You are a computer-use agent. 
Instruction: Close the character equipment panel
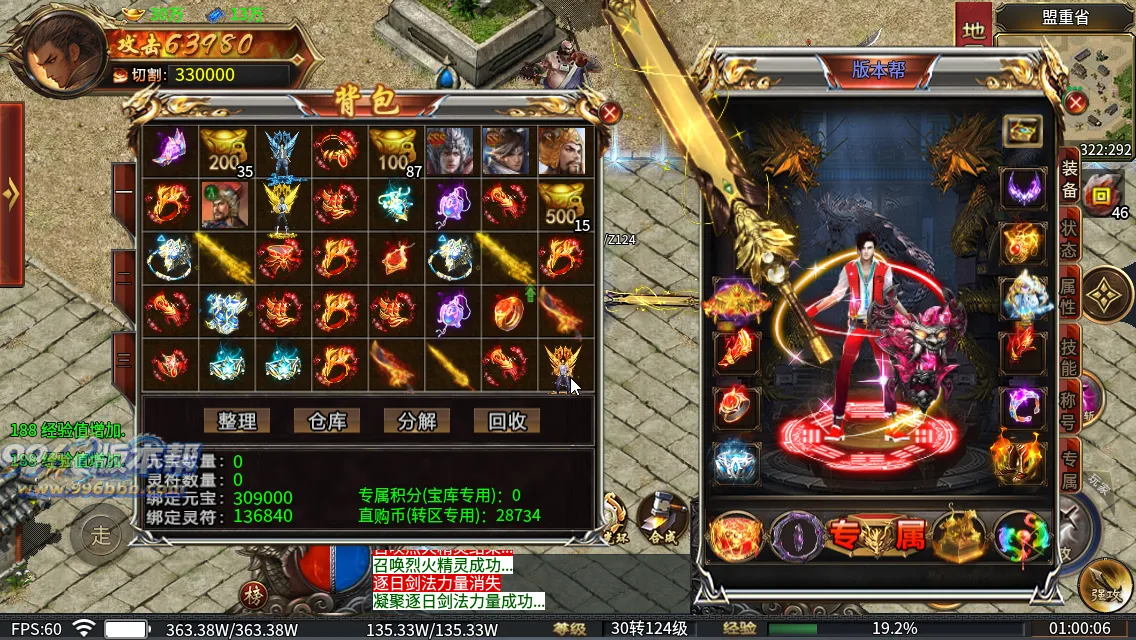(1076, 103)
